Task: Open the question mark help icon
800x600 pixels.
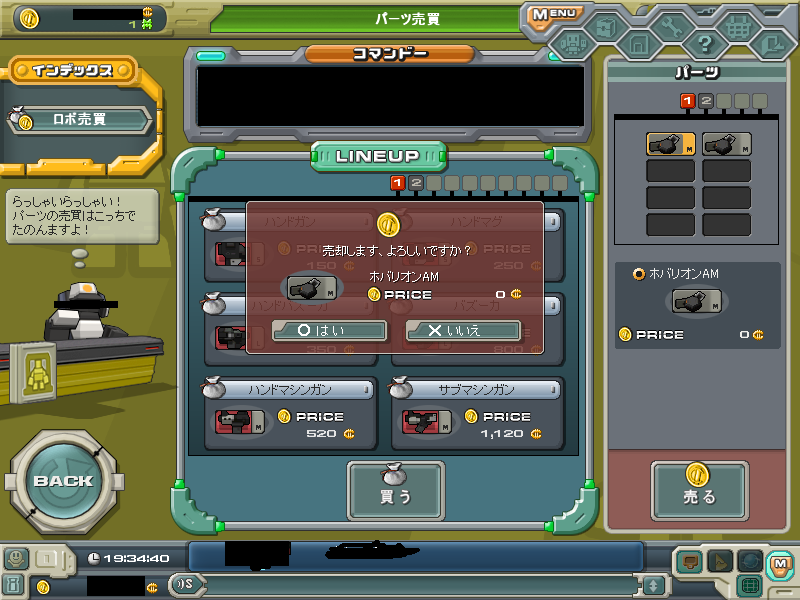Action: coord(705,43)
